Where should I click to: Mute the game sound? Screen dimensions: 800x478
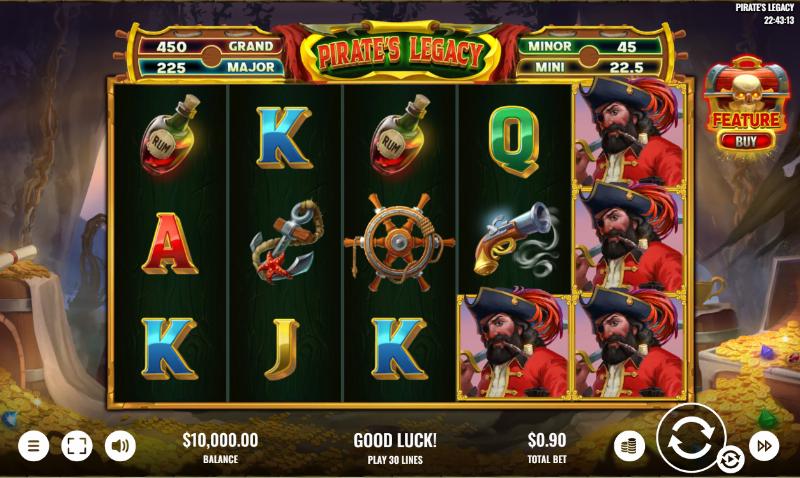tap(121, 445)
